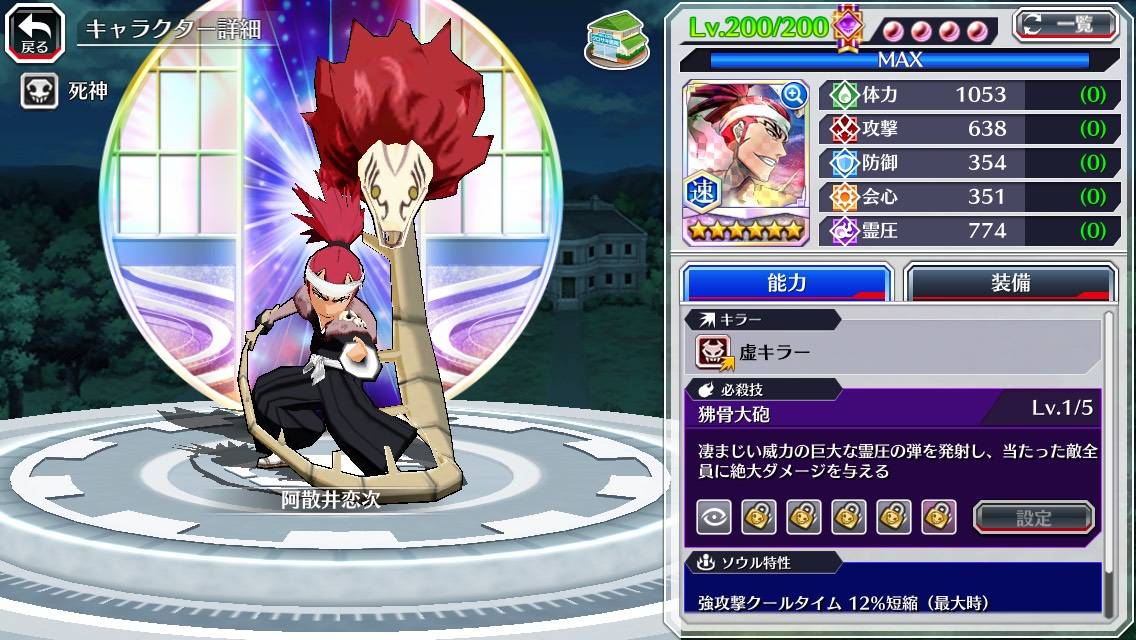
Task: Toggle the eye preview icon for special move
Action: click(x=713, y=517)
